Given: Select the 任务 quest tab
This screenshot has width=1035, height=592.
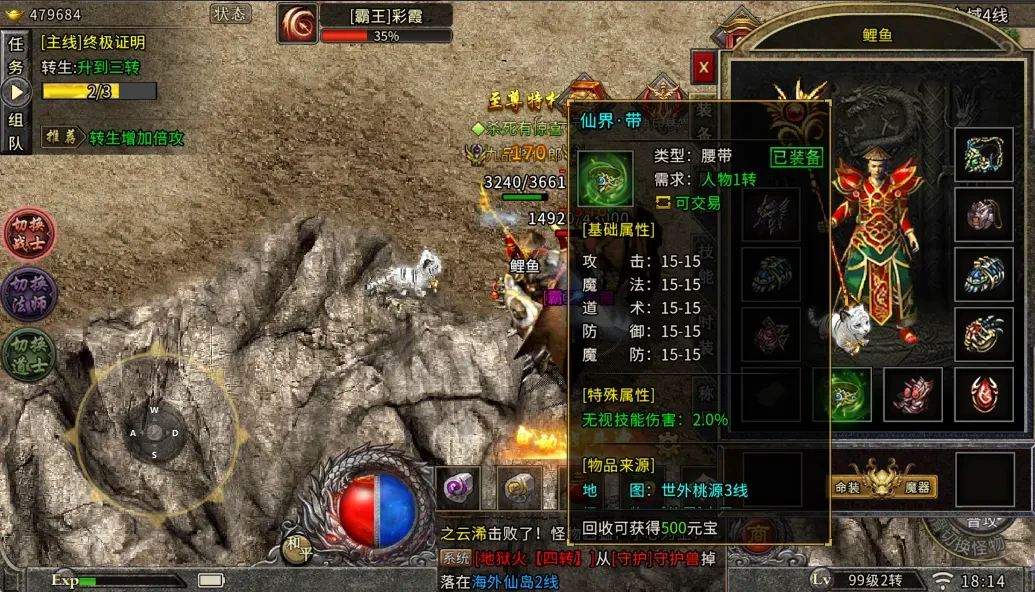Looking at the screenshot, I should point(16,56).
